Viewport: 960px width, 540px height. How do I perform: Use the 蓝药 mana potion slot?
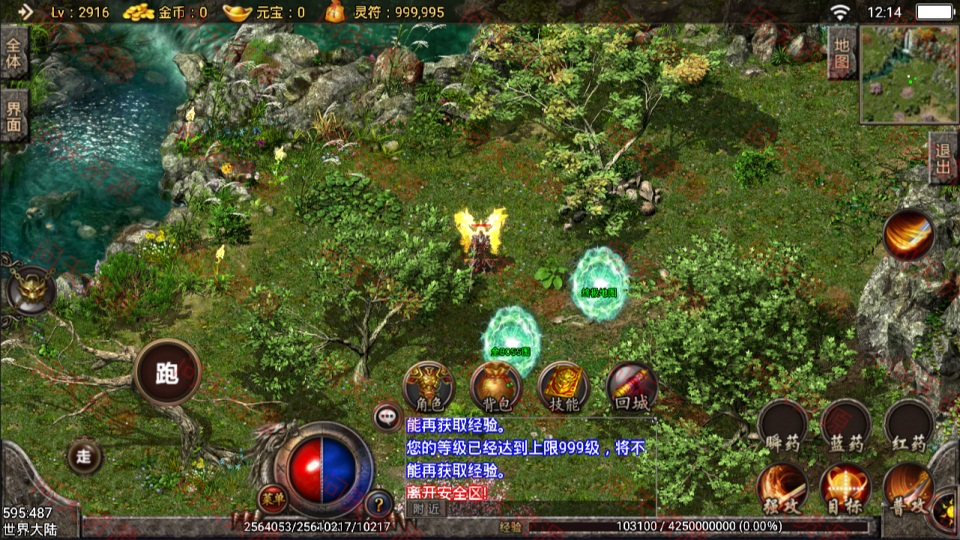(x=845, y=424)
